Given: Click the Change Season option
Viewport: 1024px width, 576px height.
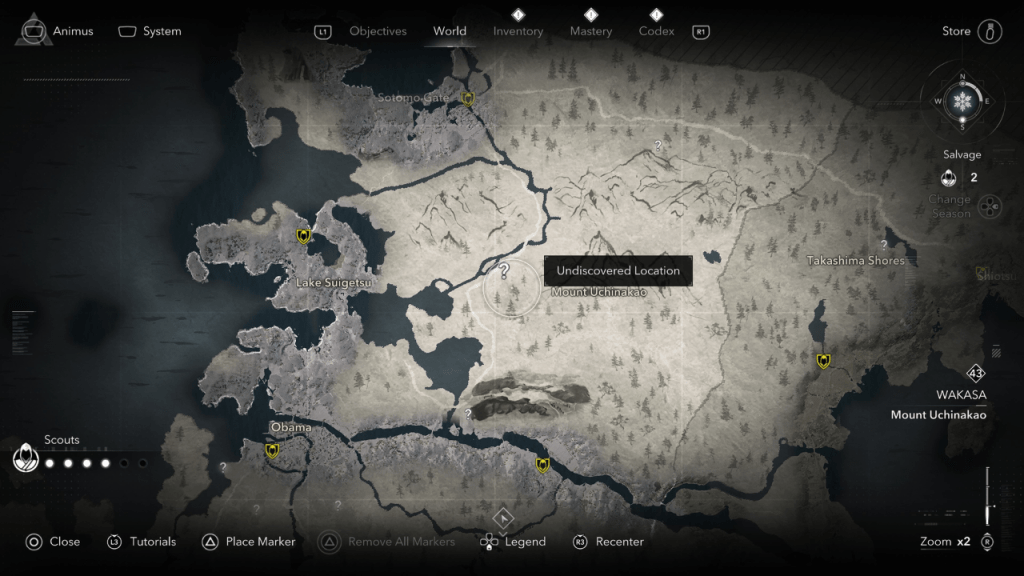Looking at the screenshot, I should coord(950,206).
